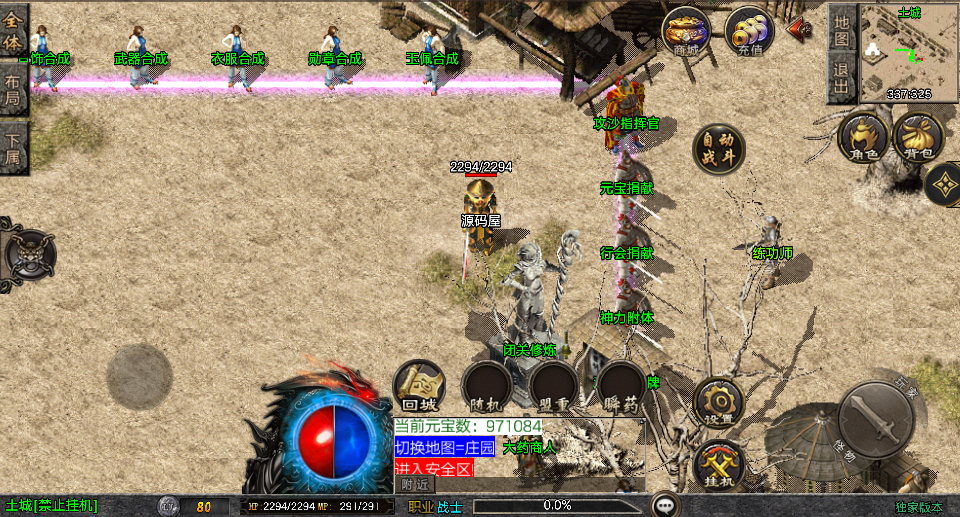Switch to the 布局 tab
This screenshot has height=517, width=960.
13,90
